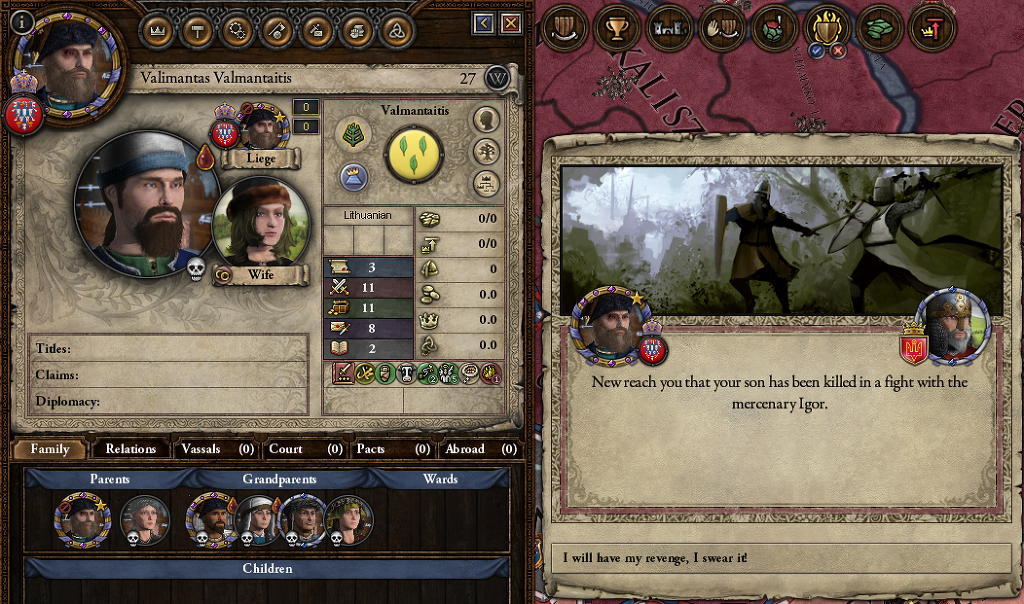Image resolution: width=1024 pixels, height=604 pixels.
Task: Select the Family tab
Action: point(50,449)
